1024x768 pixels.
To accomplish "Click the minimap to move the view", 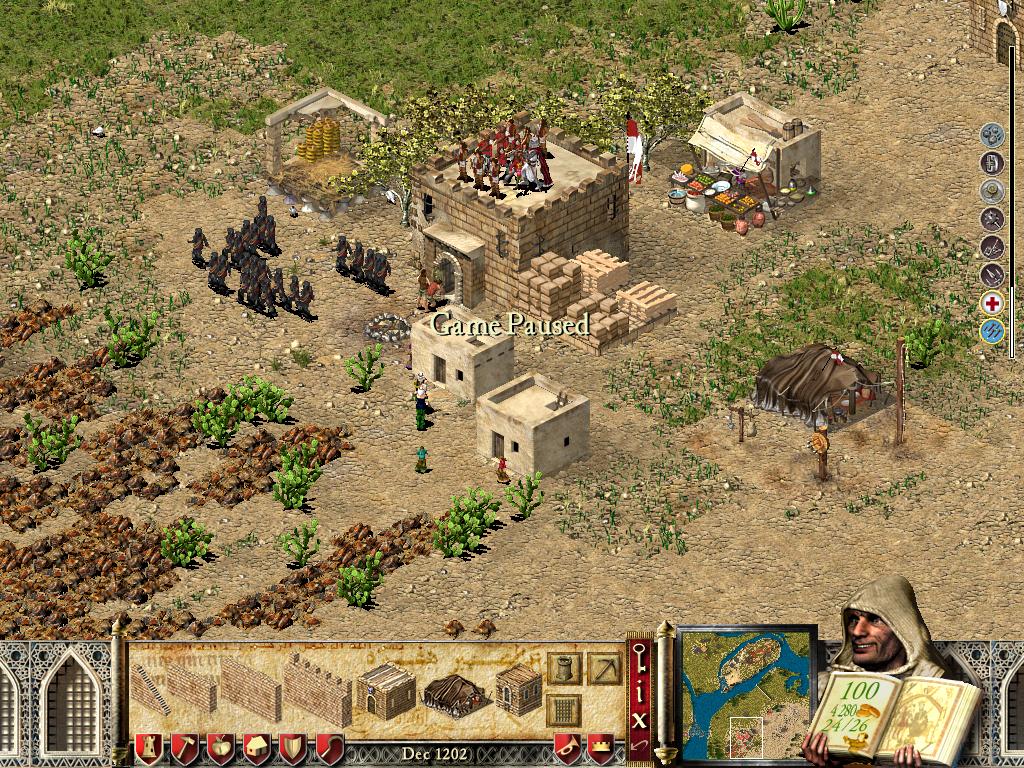I will (x=747, y=692).
